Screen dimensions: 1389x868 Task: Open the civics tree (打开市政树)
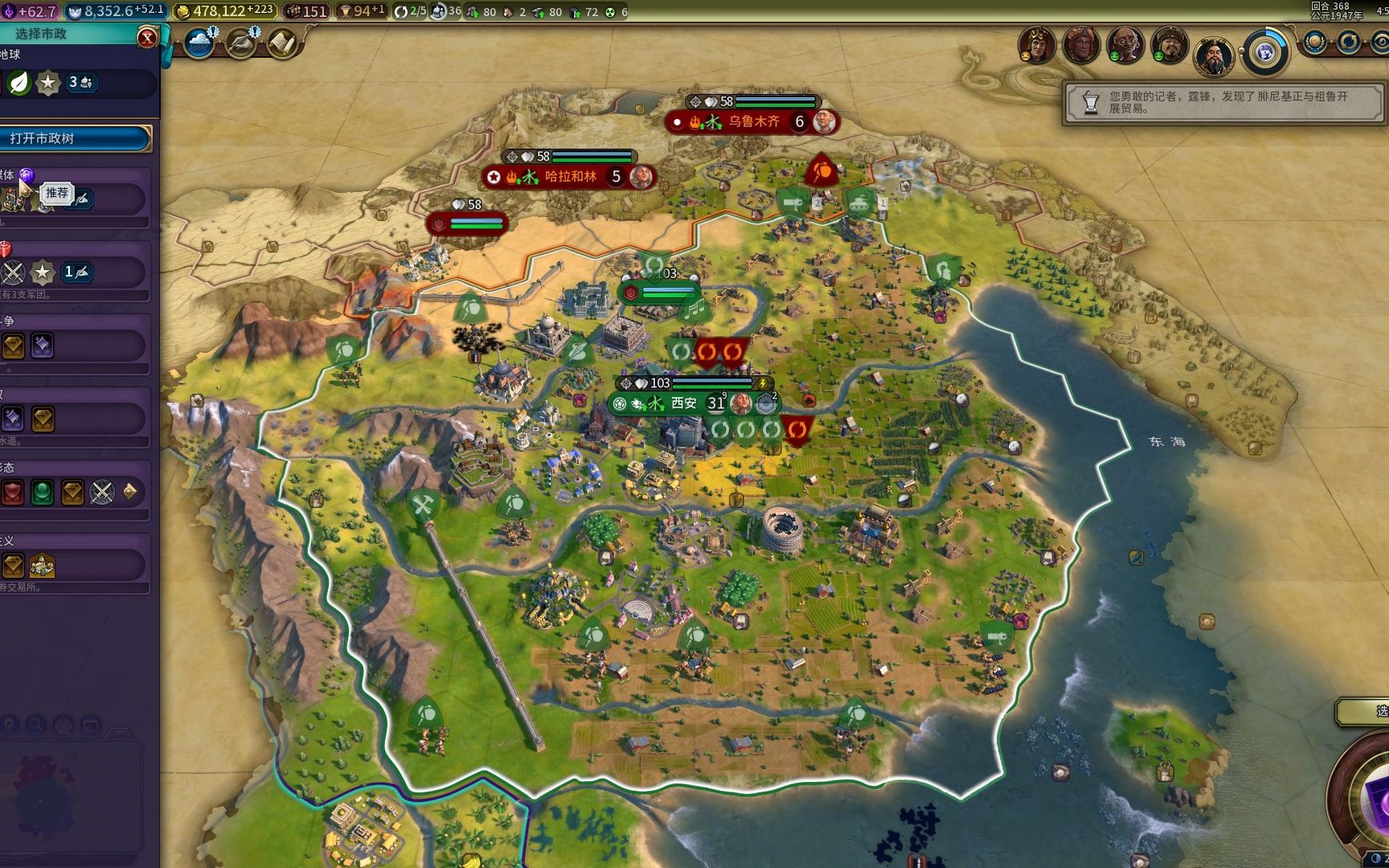pyautogui.click(x=75, y=138)
